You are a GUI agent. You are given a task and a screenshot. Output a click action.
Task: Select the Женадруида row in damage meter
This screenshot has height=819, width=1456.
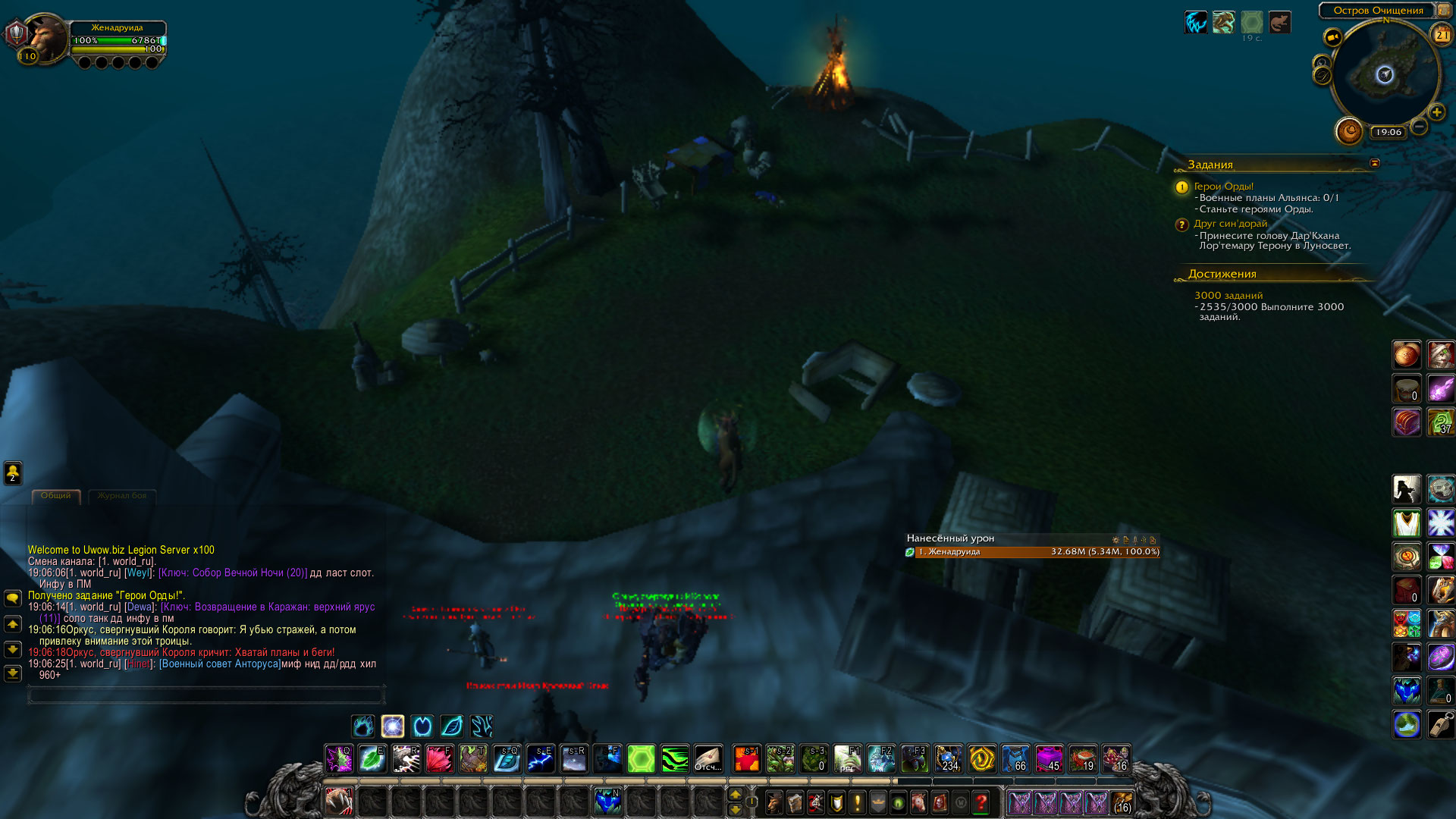[x=1031, y=552]
